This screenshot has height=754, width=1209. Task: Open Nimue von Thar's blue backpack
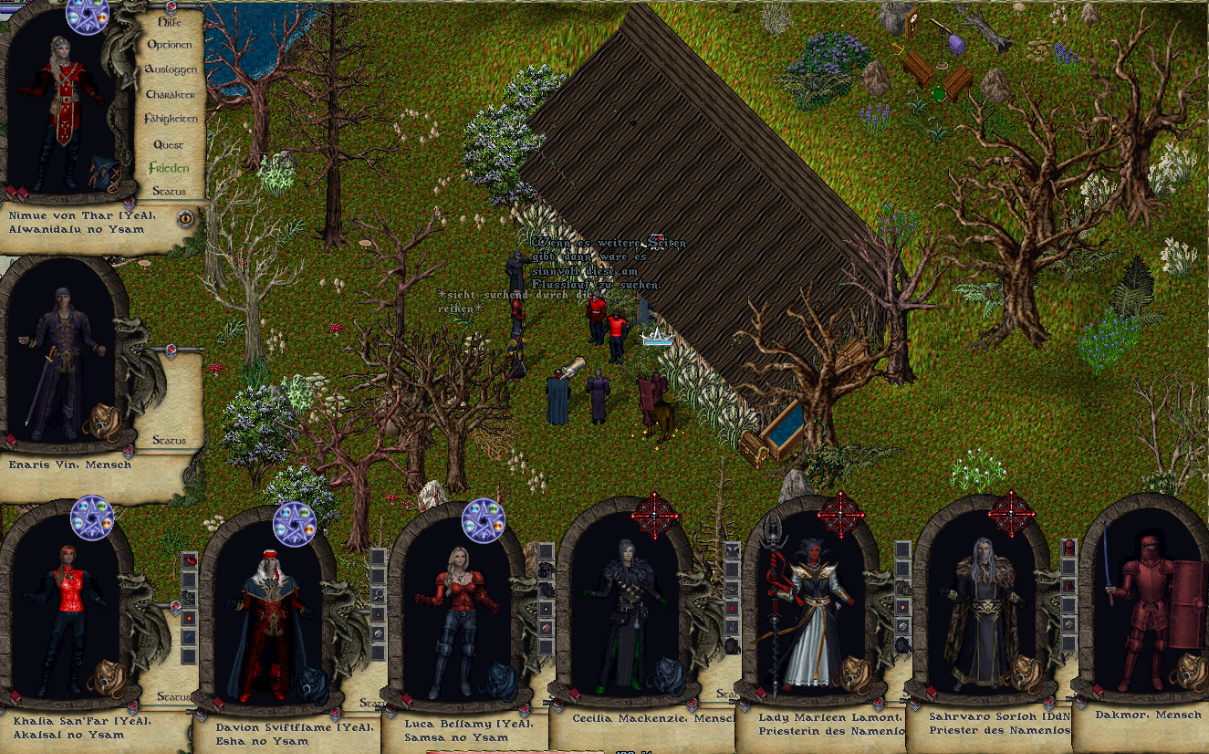coord(104,171)
